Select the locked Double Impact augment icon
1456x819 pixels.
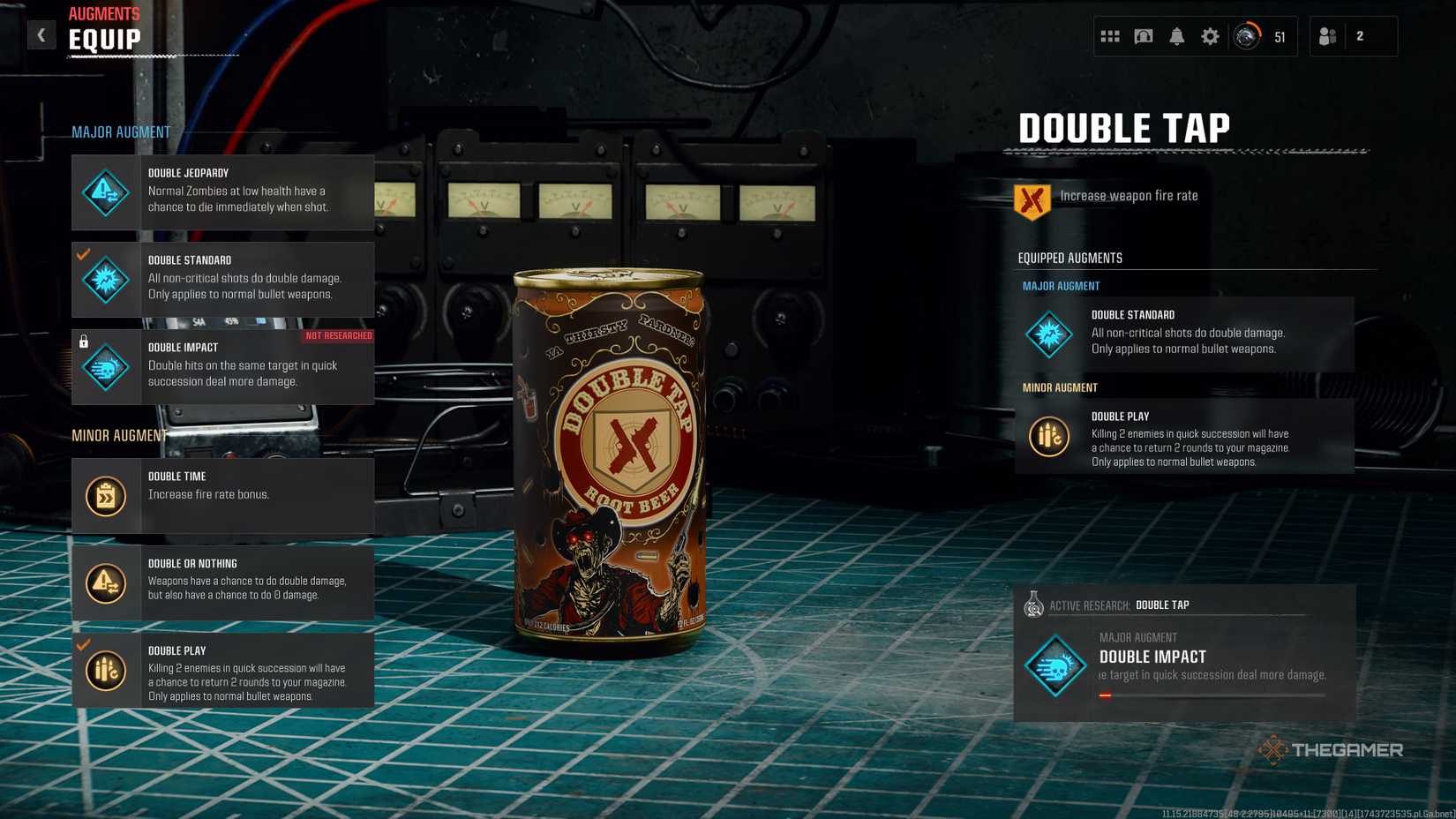tap(104, 367)
